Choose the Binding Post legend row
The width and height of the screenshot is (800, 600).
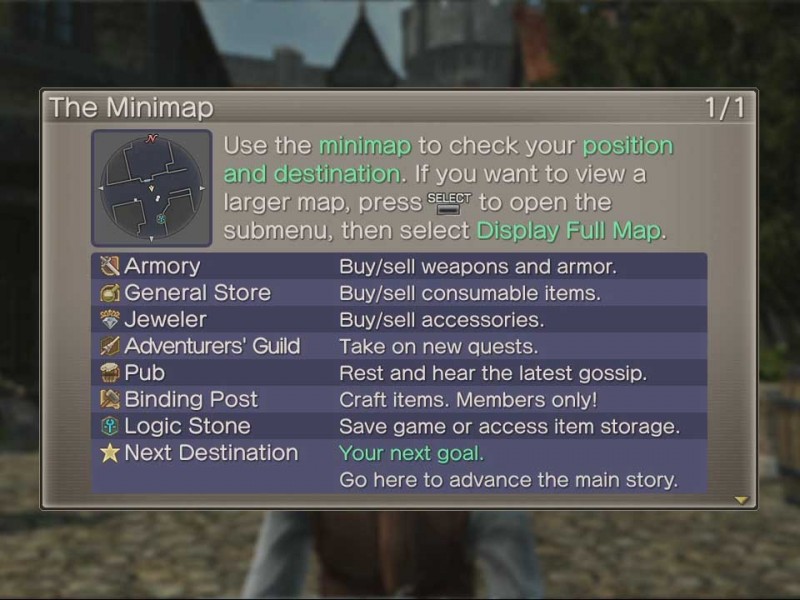190,399
